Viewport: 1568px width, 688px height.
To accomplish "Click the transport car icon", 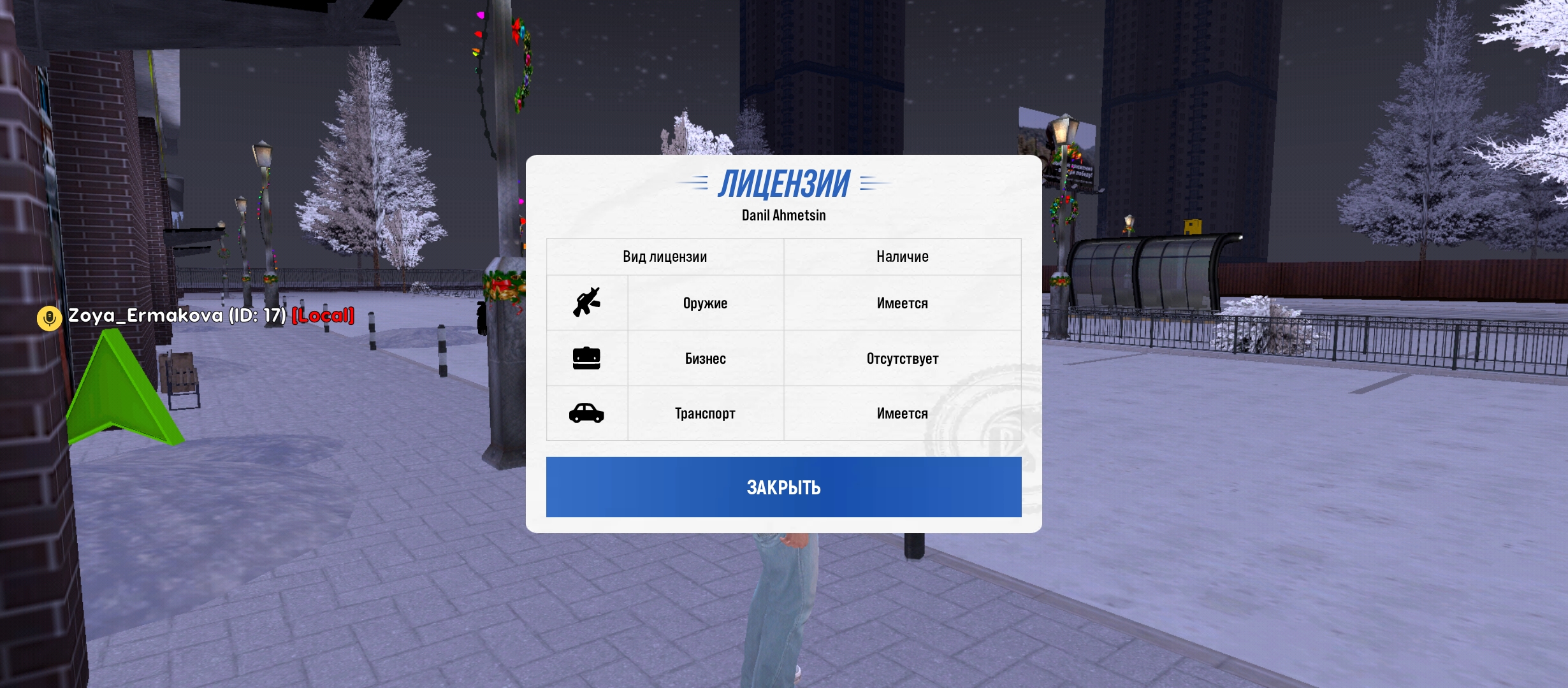I will coord(586,413).
